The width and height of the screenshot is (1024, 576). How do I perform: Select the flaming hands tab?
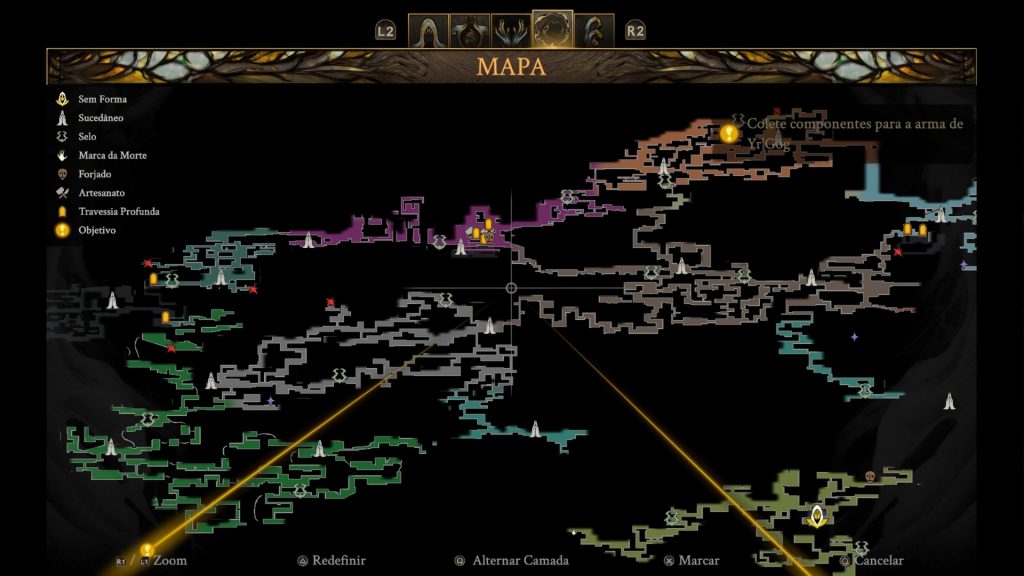click(x=511, y=30)
